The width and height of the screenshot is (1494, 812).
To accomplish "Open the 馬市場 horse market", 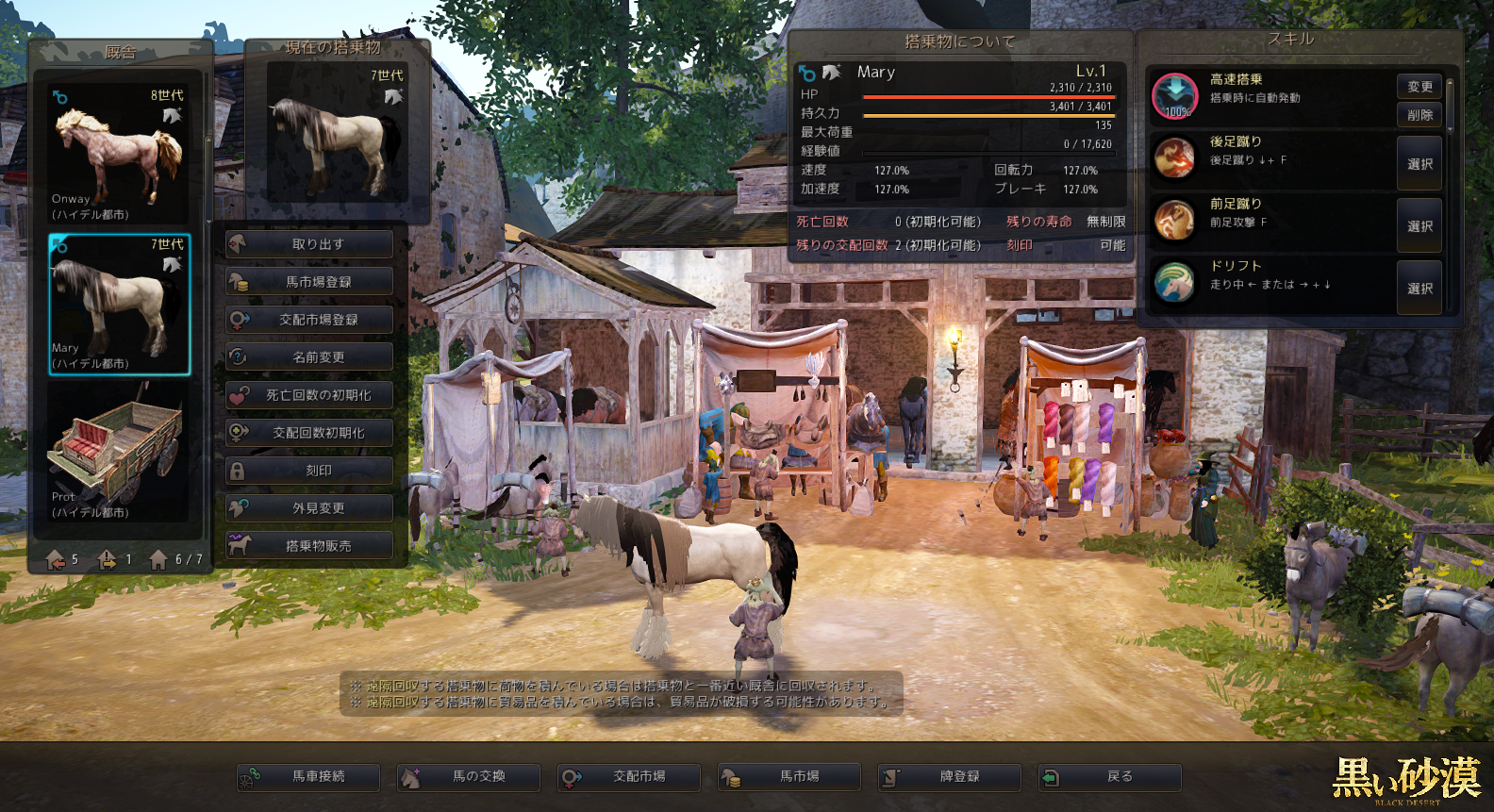I will coord(789,777).
